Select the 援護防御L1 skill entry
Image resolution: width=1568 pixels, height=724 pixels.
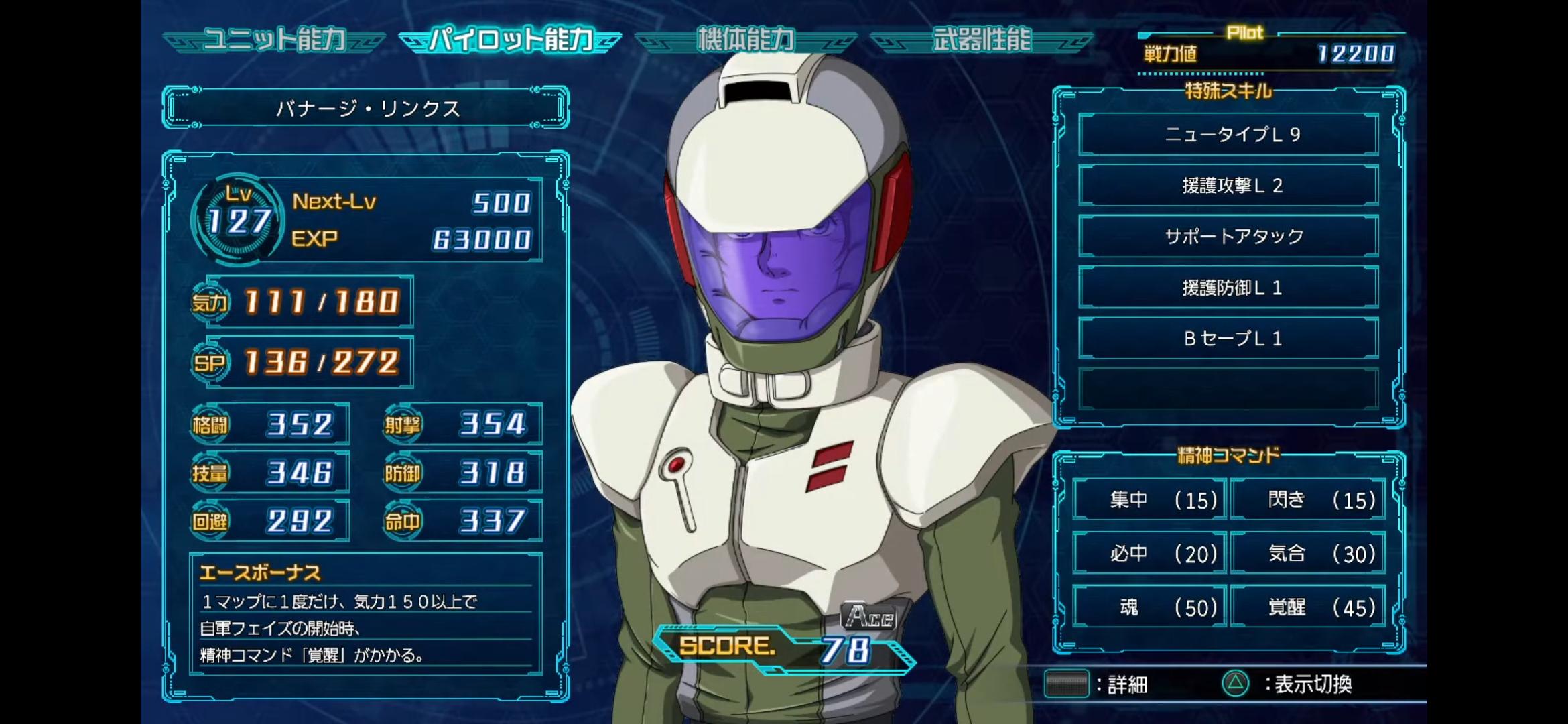[x=1228, y=288]
